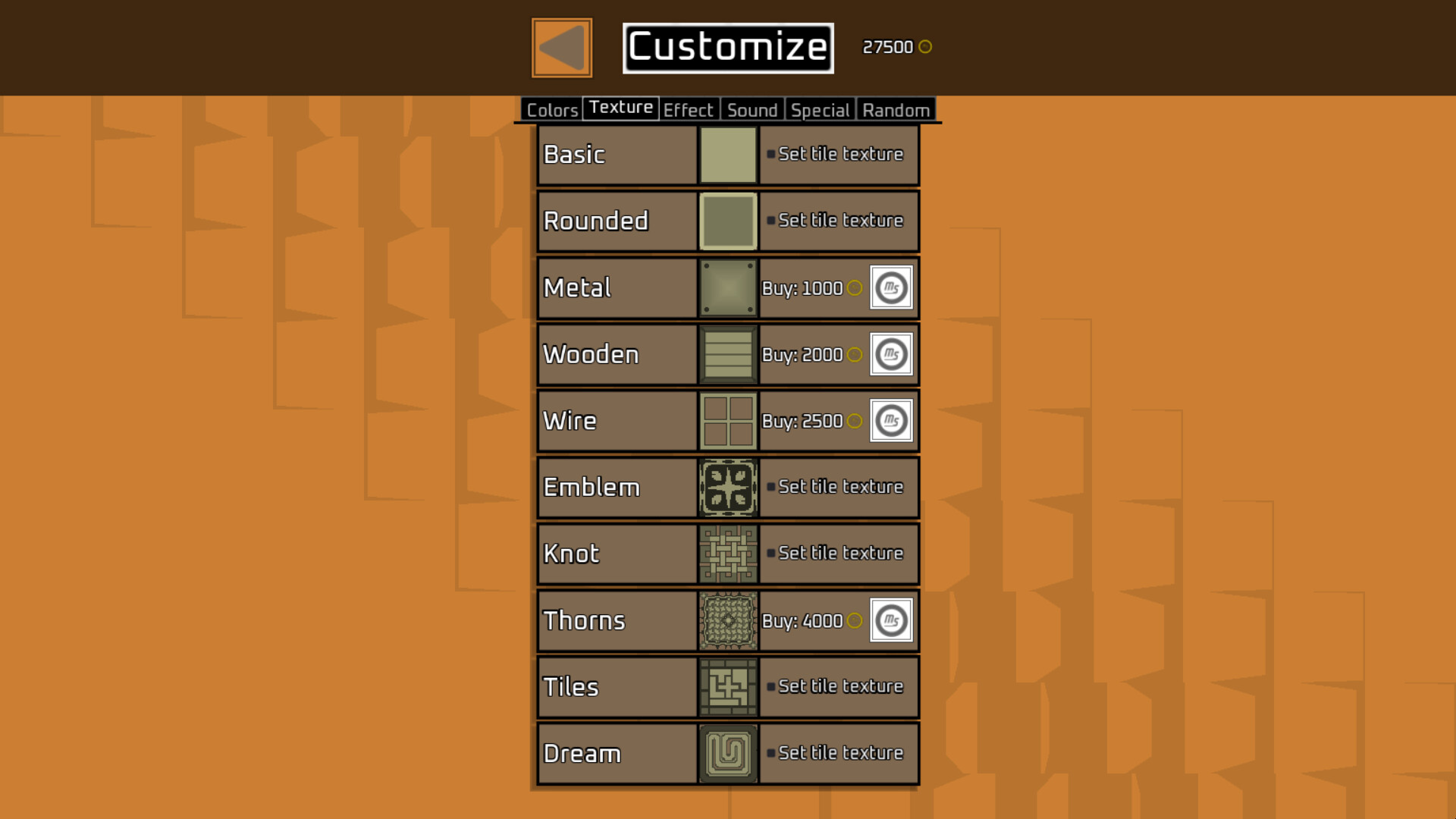This screenshot has width=1456, height=819.
Task: Switch to the Random tab
Action: pos(895,110)
